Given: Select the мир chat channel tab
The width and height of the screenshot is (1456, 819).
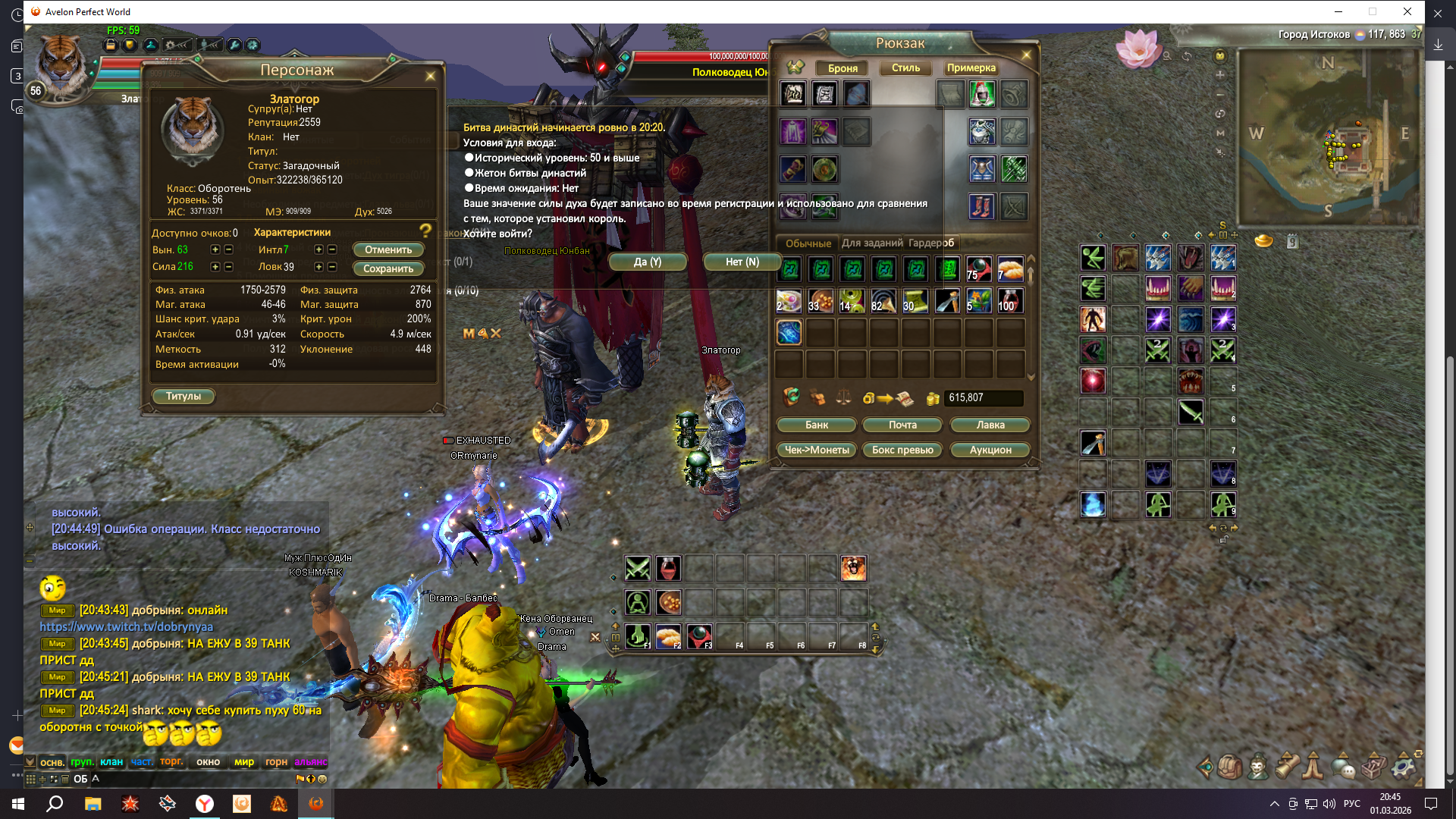Looking at the screenshot, I should click(x=244, y=762).
